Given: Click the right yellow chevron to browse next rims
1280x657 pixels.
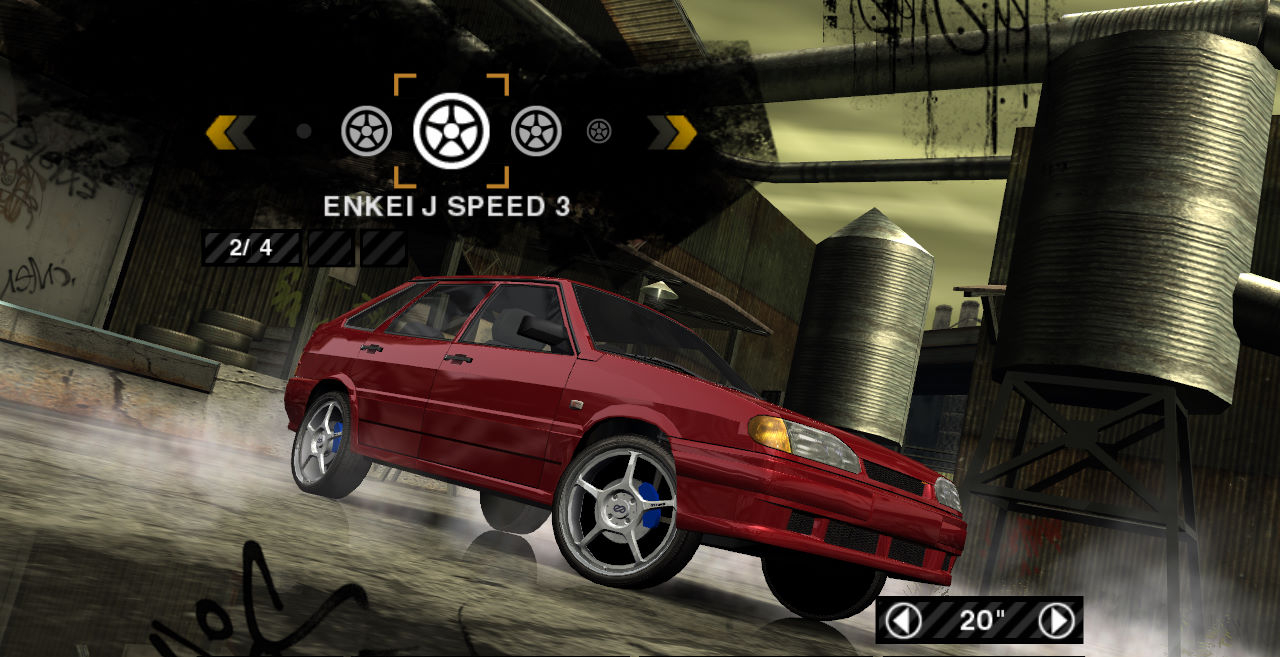Looking at the screenshot, I should point(672,131).
